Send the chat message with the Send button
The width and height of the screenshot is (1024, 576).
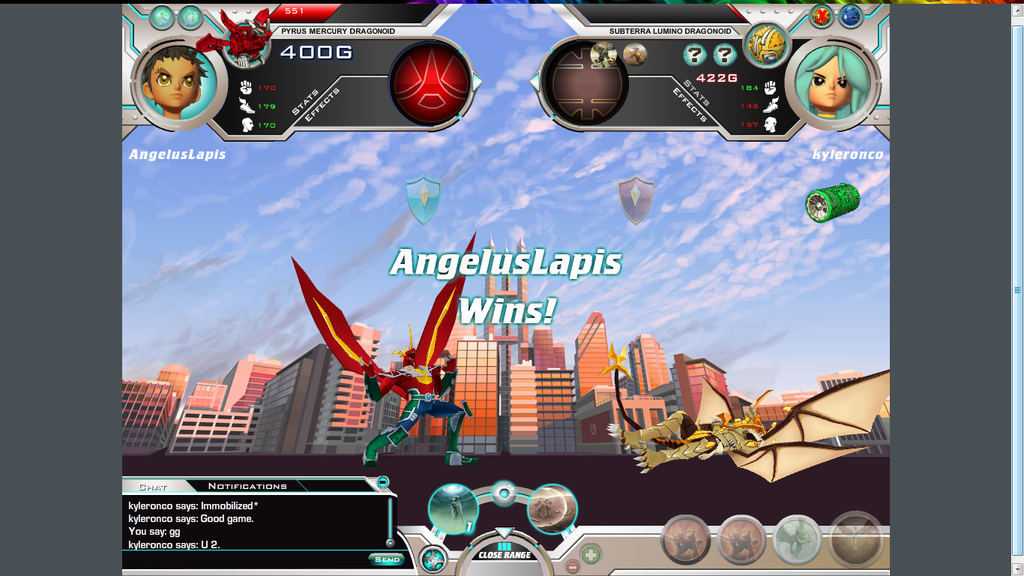[385, 559]
